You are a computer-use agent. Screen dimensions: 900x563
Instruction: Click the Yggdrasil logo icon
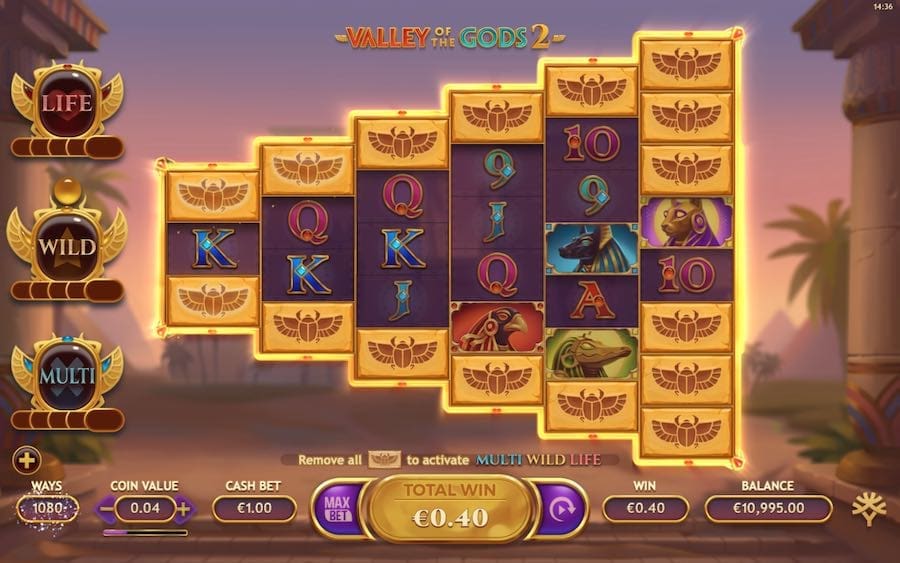pyautogui.click(x=868, y=508)
